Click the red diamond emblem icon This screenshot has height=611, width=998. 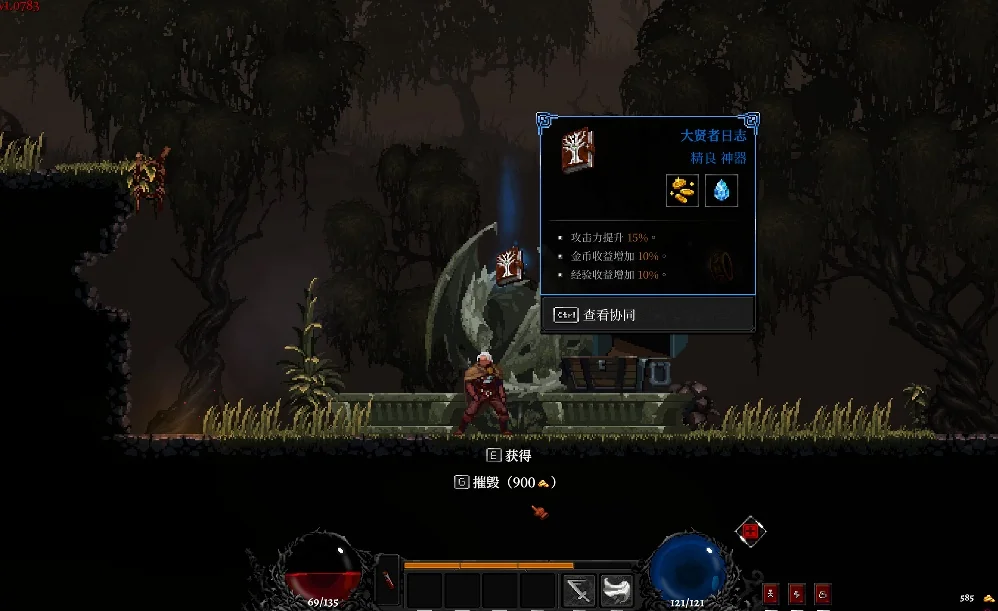750,532
